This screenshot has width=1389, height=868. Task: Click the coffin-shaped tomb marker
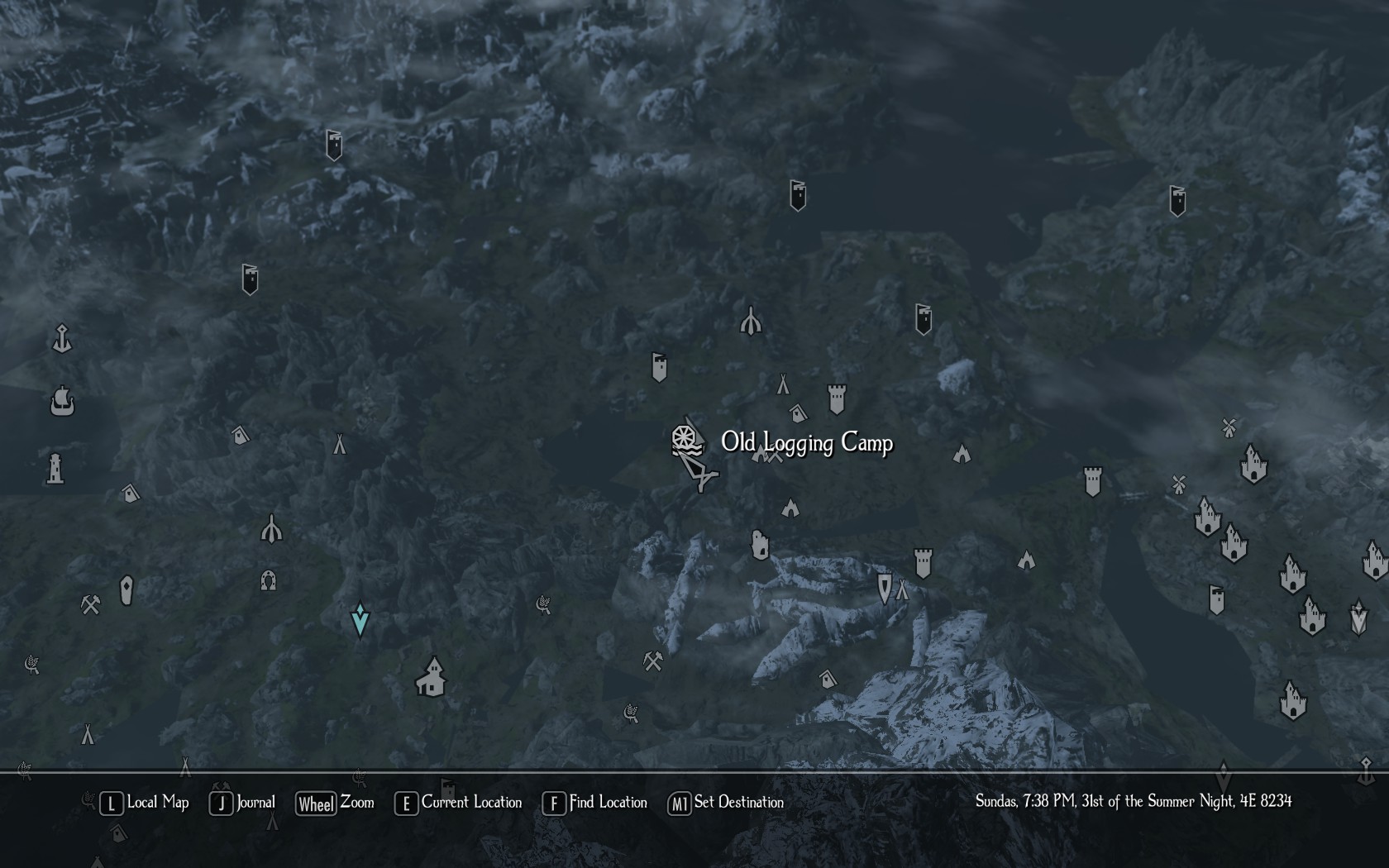click(x=126, y=590)
